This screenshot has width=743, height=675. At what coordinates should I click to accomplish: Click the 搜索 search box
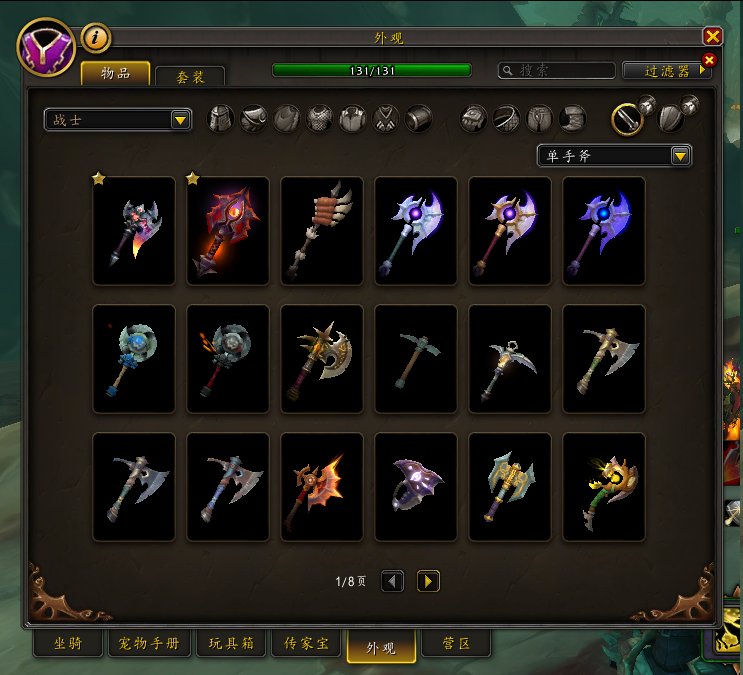(557, 71)
